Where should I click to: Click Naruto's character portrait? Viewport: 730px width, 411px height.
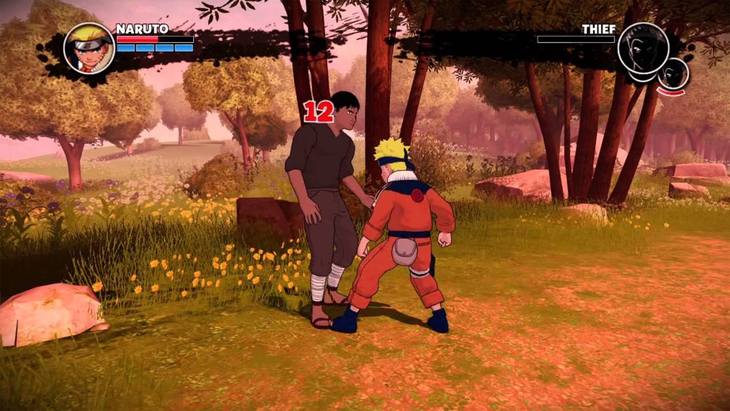89,48
